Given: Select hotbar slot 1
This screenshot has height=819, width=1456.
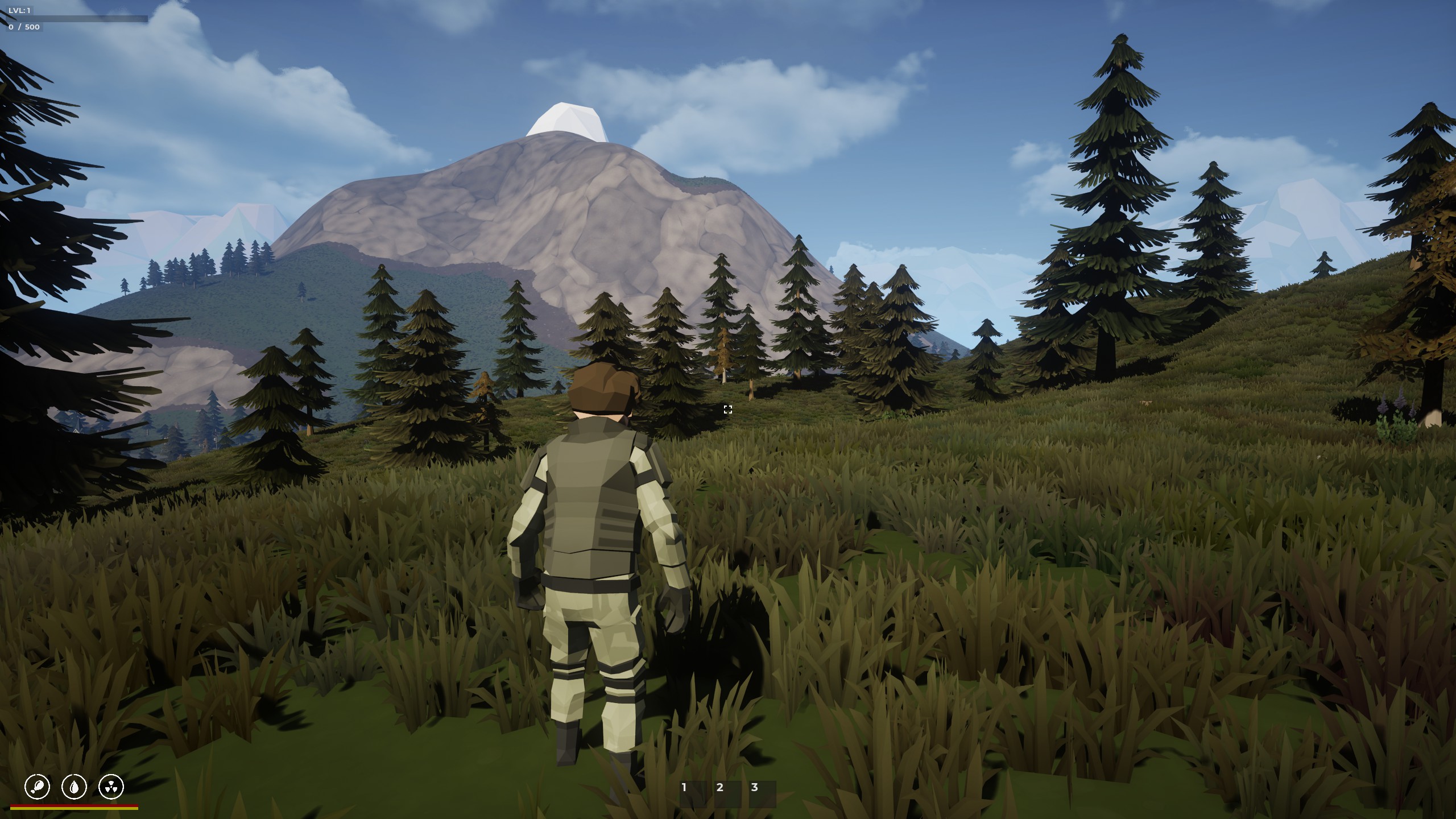Looking at the screenshot, I should (x=692, y=793).
